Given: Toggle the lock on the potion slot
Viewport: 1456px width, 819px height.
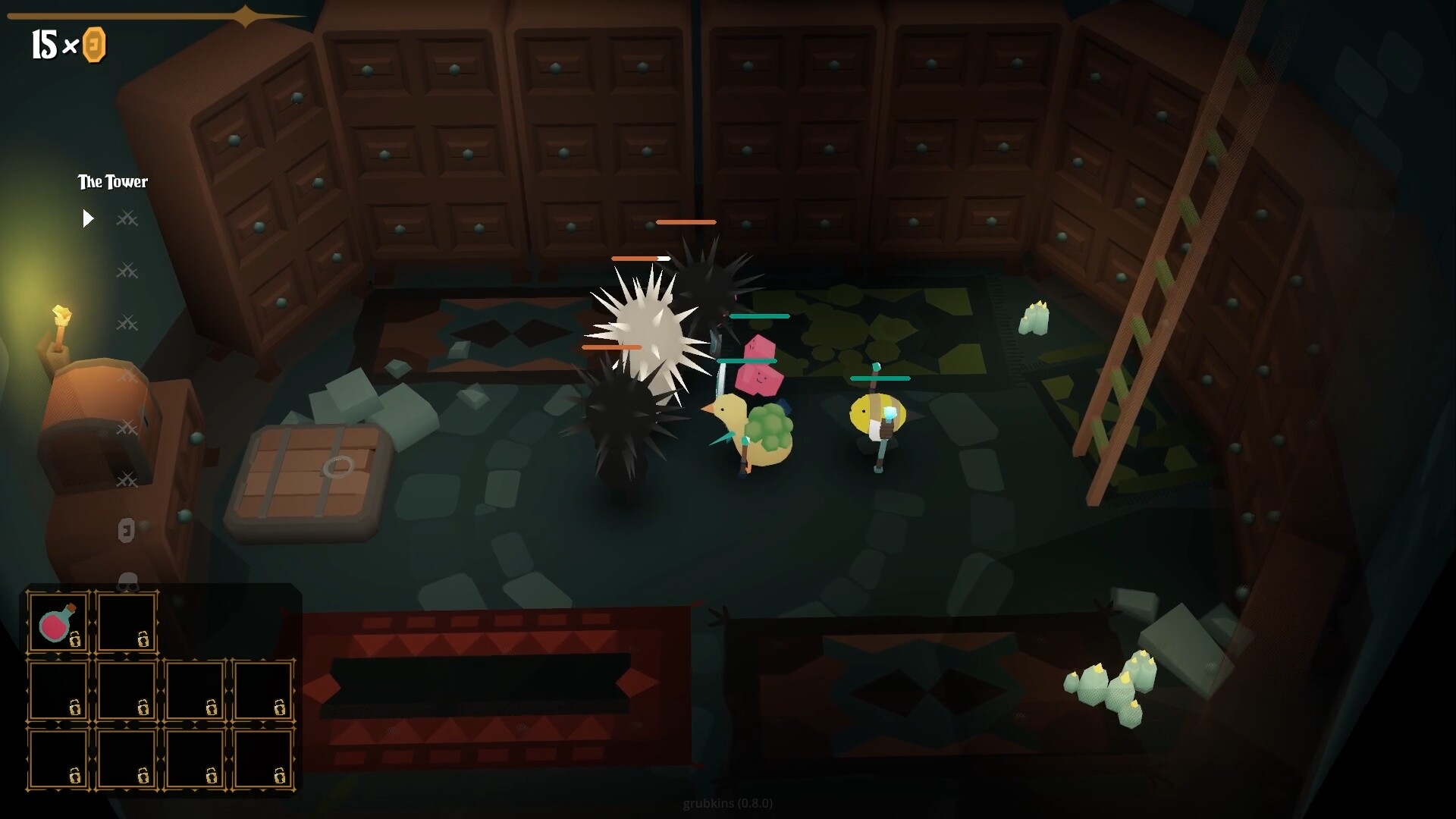Looking at the screenshot, I should [x=75, y=640].
